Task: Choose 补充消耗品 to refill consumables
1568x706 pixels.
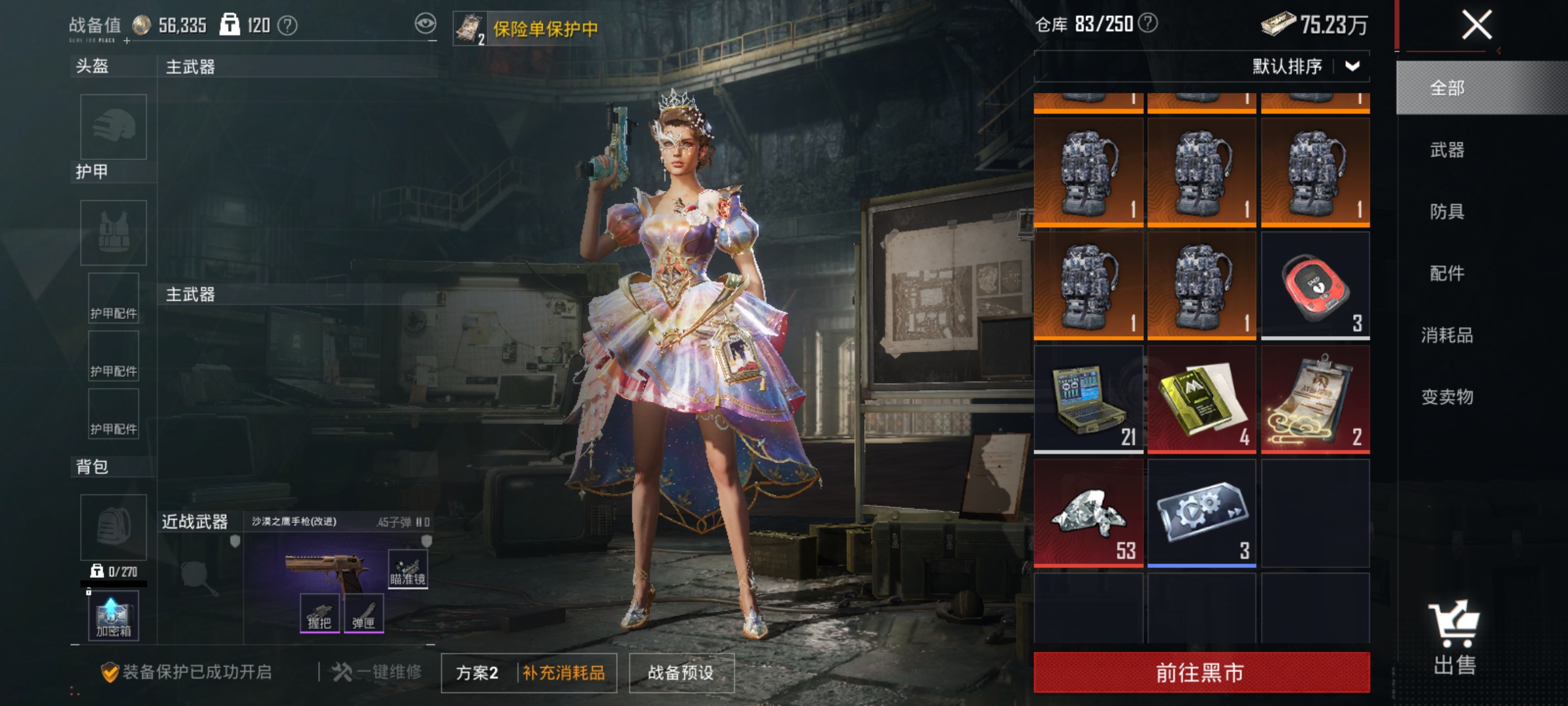Action: point(564,673)
